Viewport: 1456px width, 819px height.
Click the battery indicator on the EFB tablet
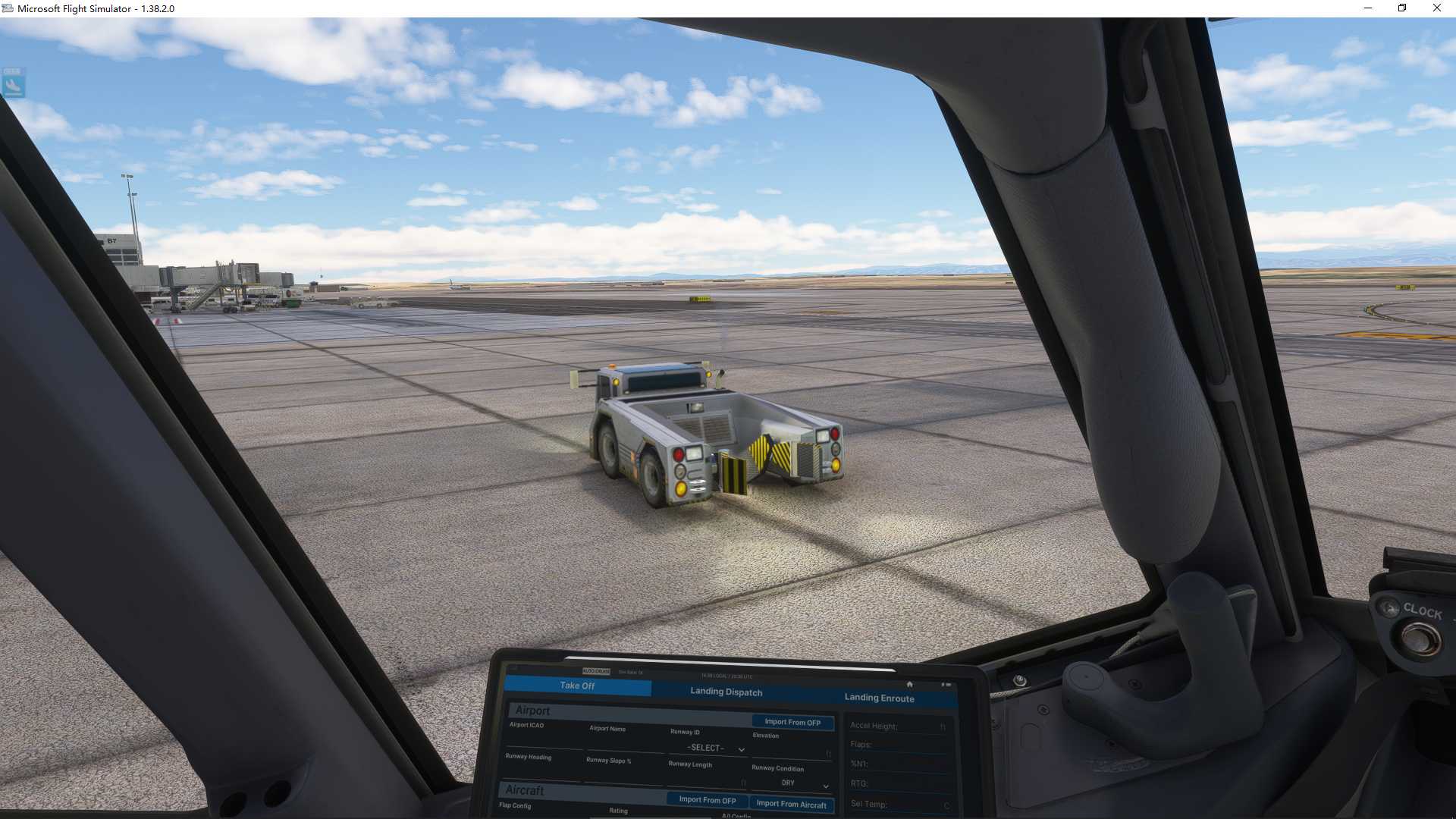[946, 684]
